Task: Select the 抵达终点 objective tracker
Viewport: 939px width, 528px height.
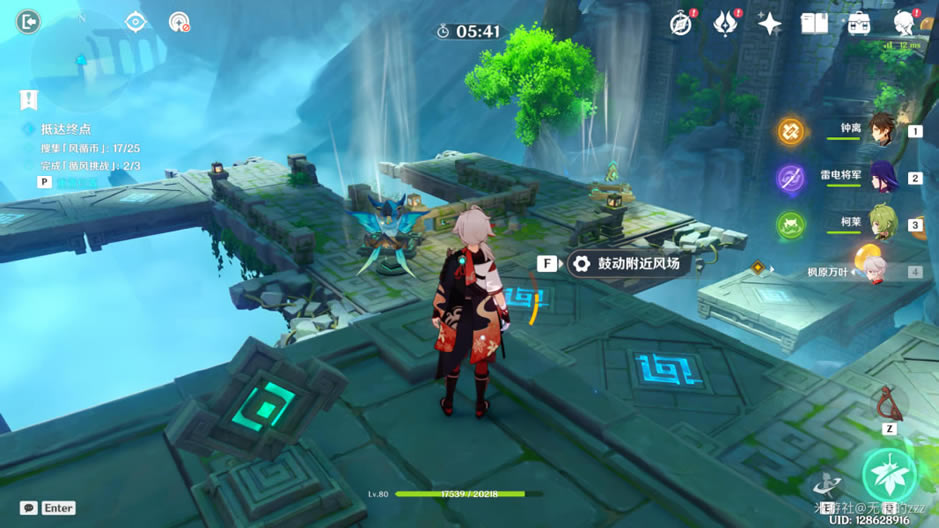Action: (65, 129)
